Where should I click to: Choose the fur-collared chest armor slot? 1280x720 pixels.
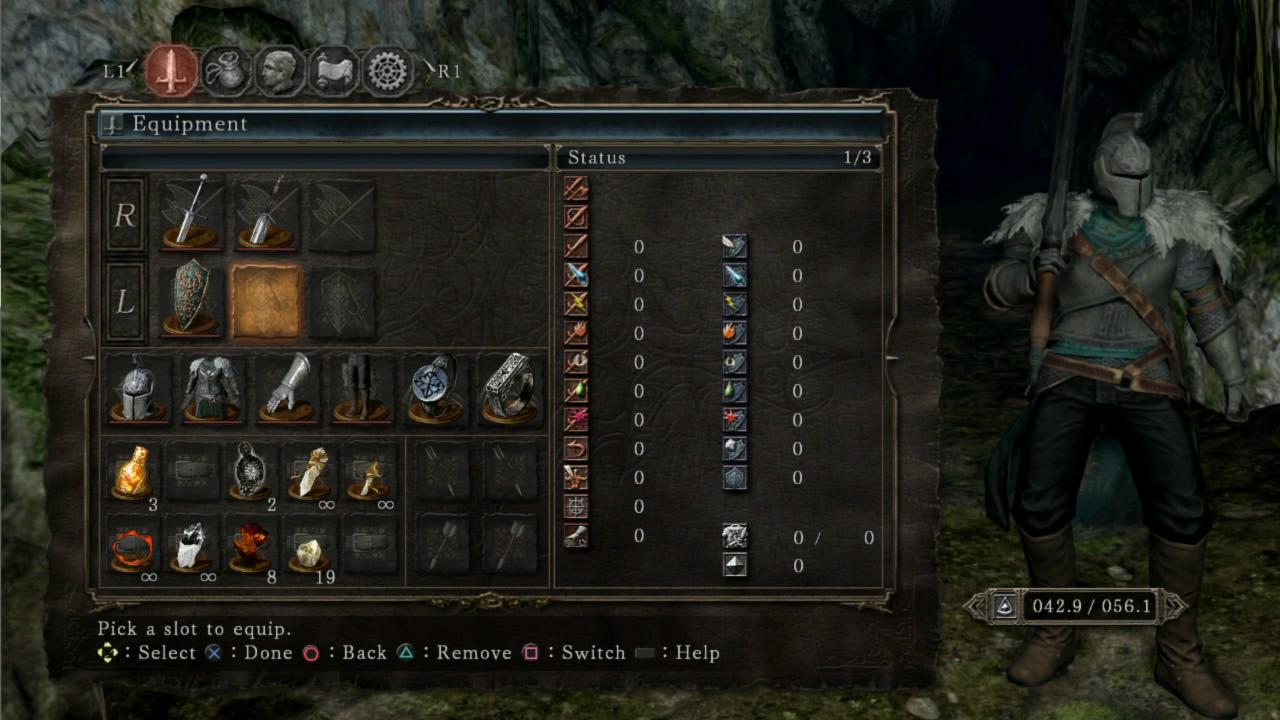(211, 388)
